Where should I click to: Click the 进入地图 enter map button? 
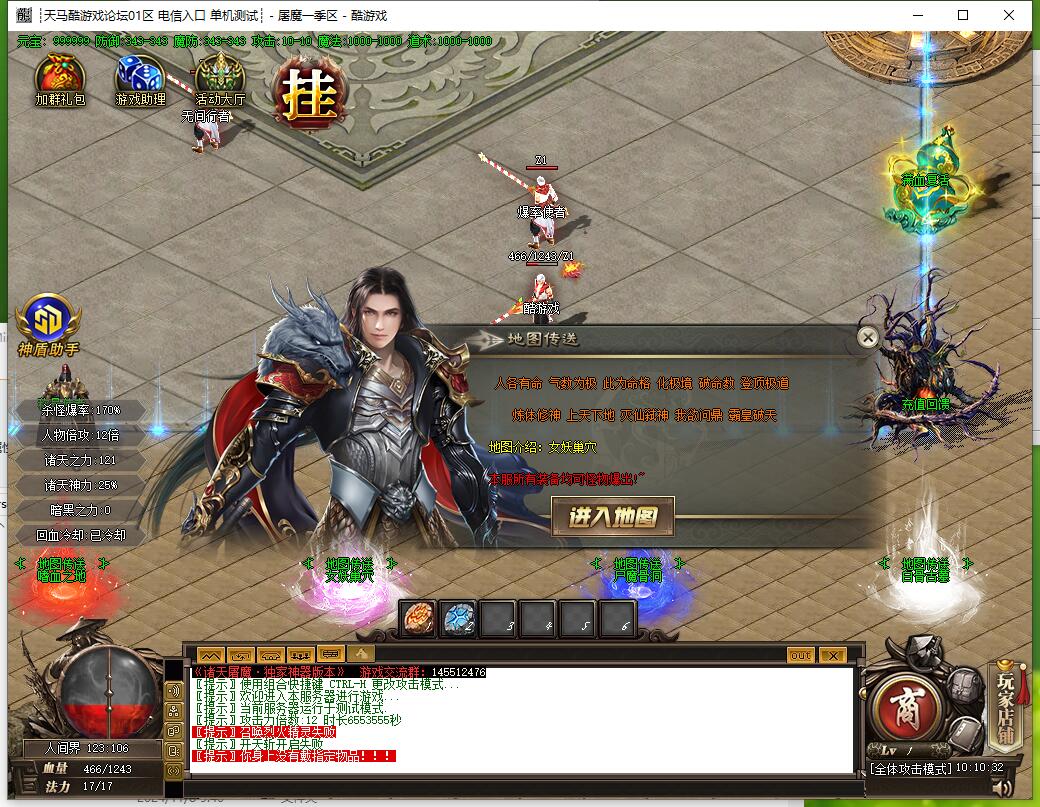(613, 517)
